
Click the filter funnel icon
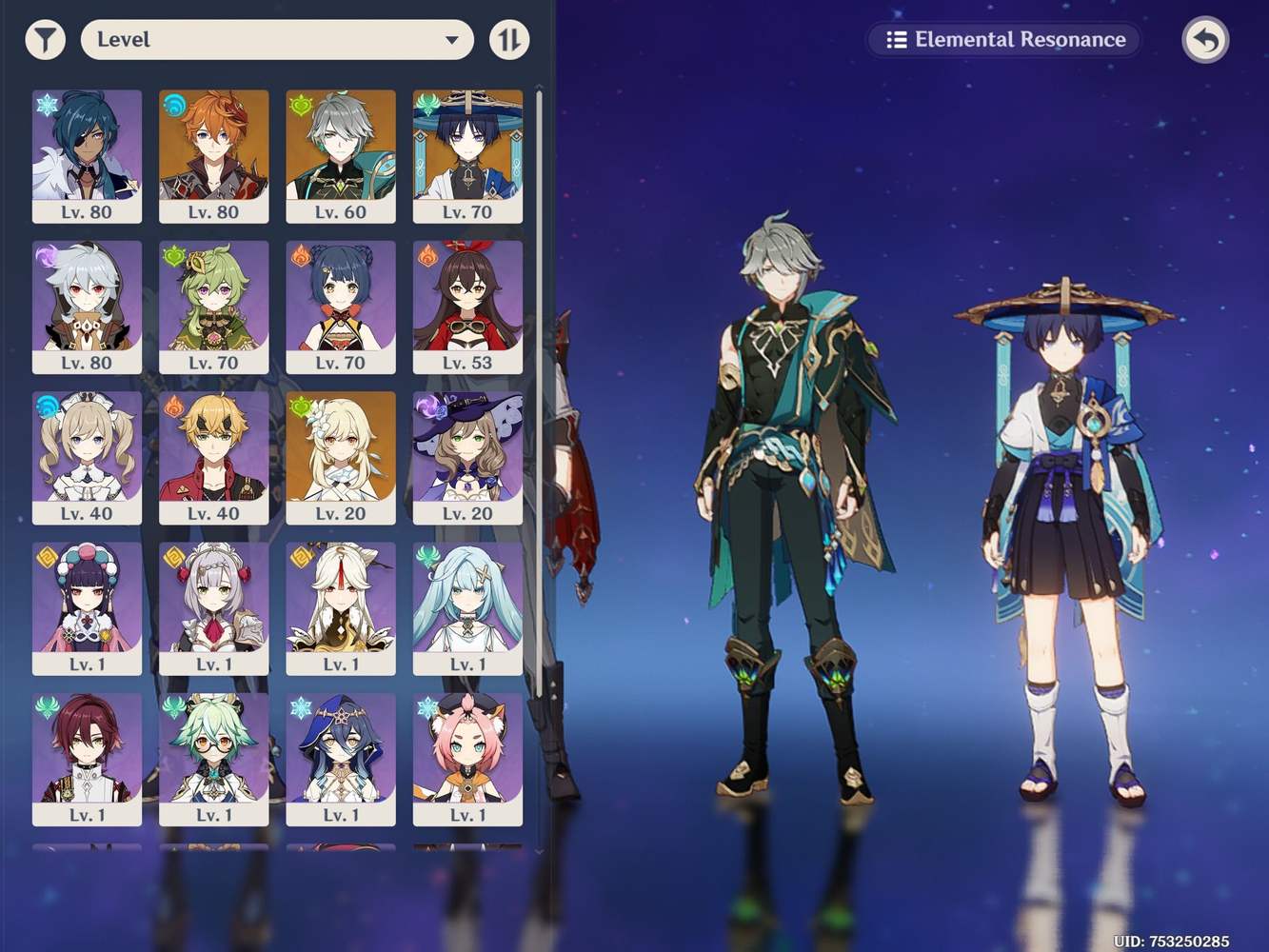click(45, 40)
